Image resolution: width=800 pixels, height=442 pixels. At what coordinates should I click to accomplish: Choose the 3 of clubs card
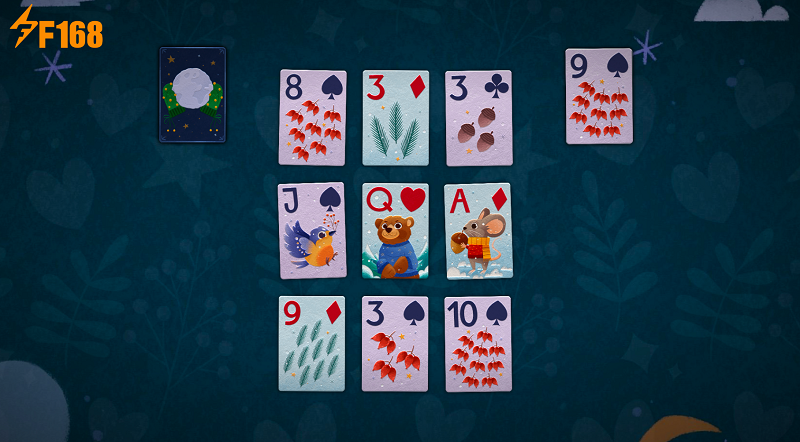(x=478, y=117)
